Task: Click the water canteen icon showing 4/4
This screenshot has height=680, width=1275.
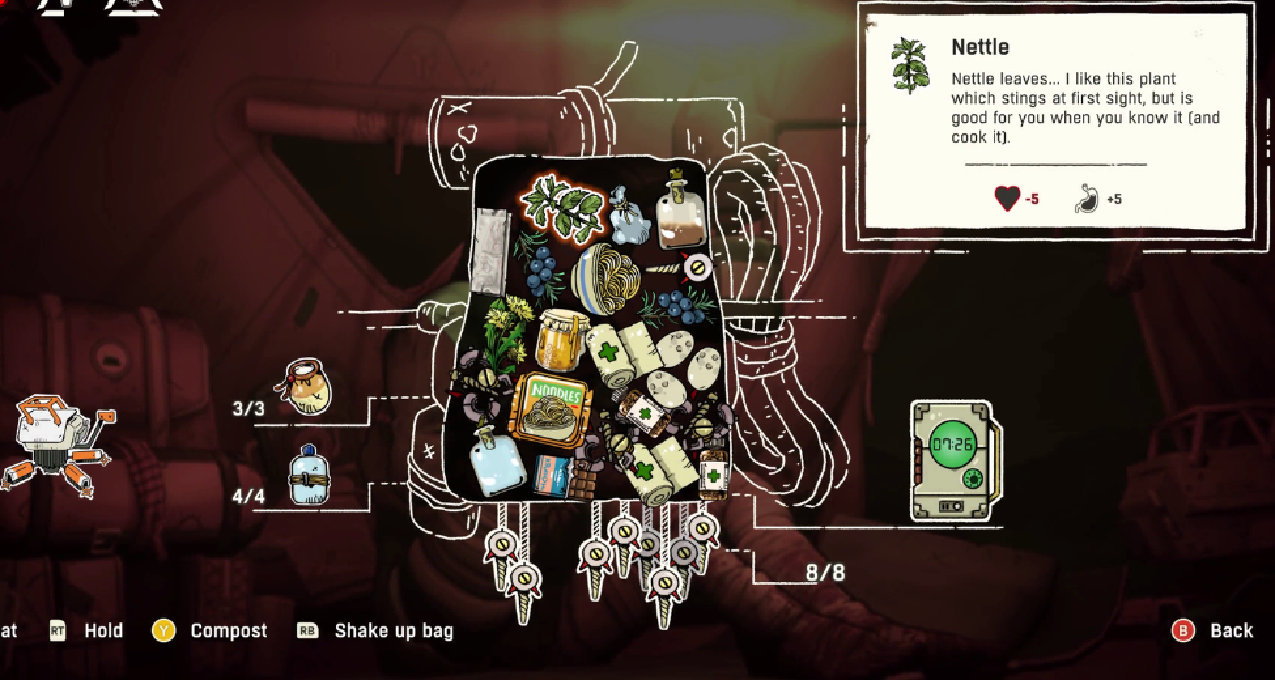Action: point(308,475)
